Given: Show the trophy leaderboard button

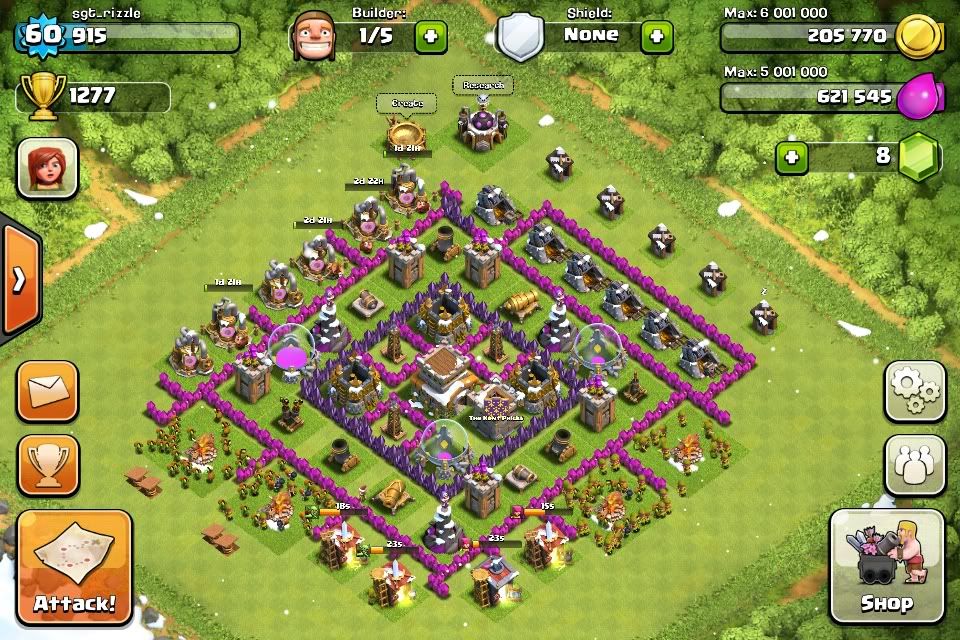Looking at the screenshot, I should [47, 464].
